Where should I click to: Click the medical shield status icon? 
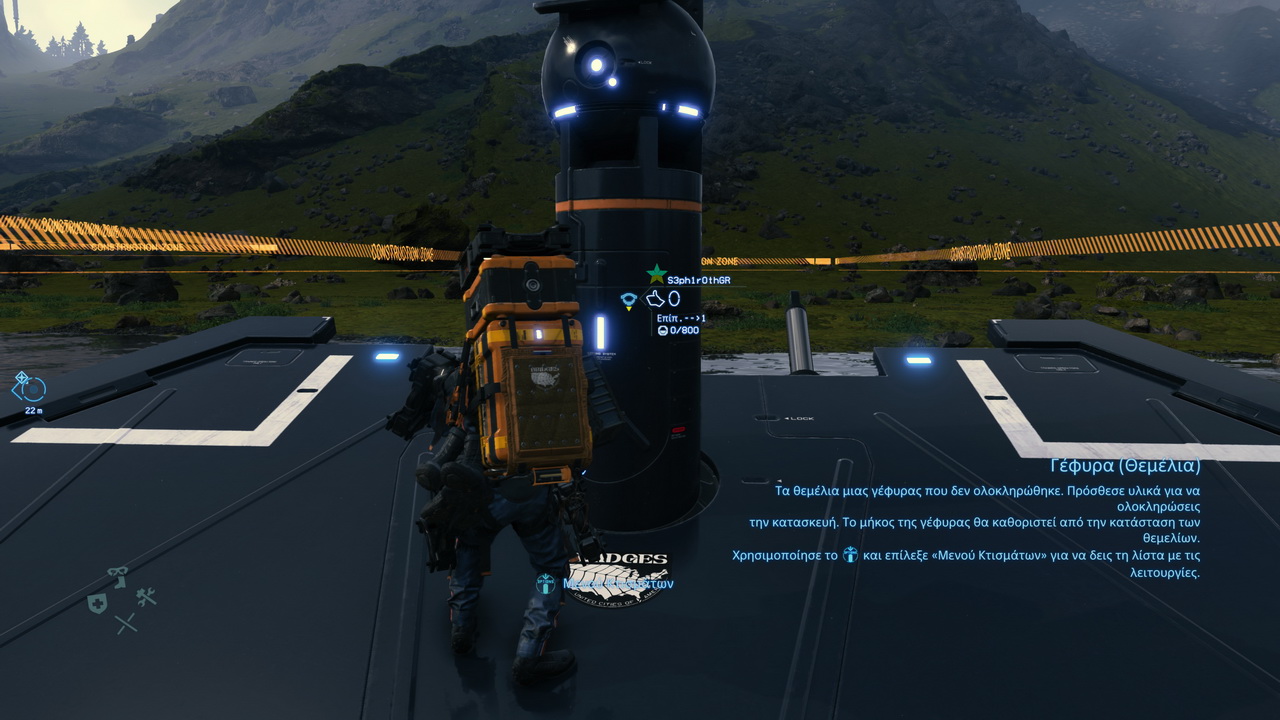click(x=97, y=603)
